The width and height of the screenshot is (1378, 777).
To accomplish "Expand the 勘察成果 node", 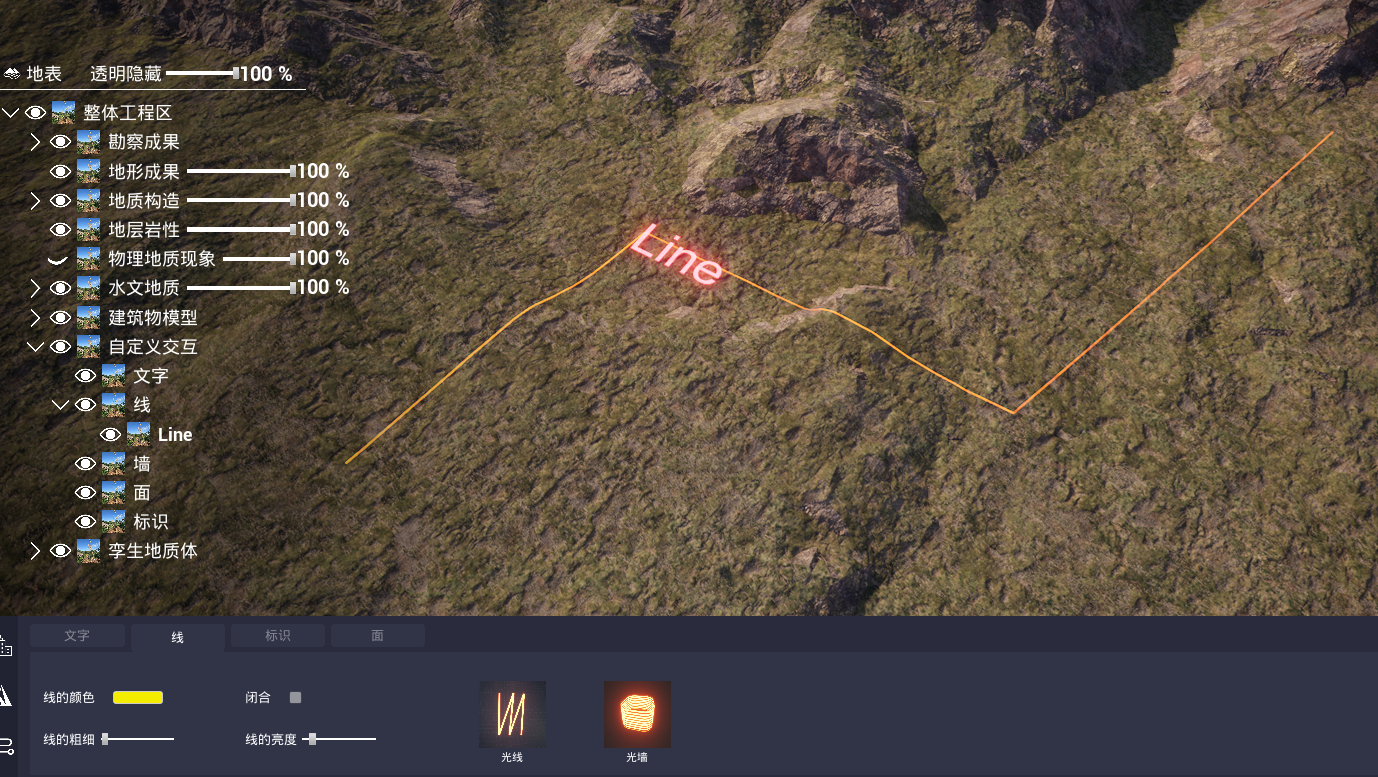I will (36, 142).
